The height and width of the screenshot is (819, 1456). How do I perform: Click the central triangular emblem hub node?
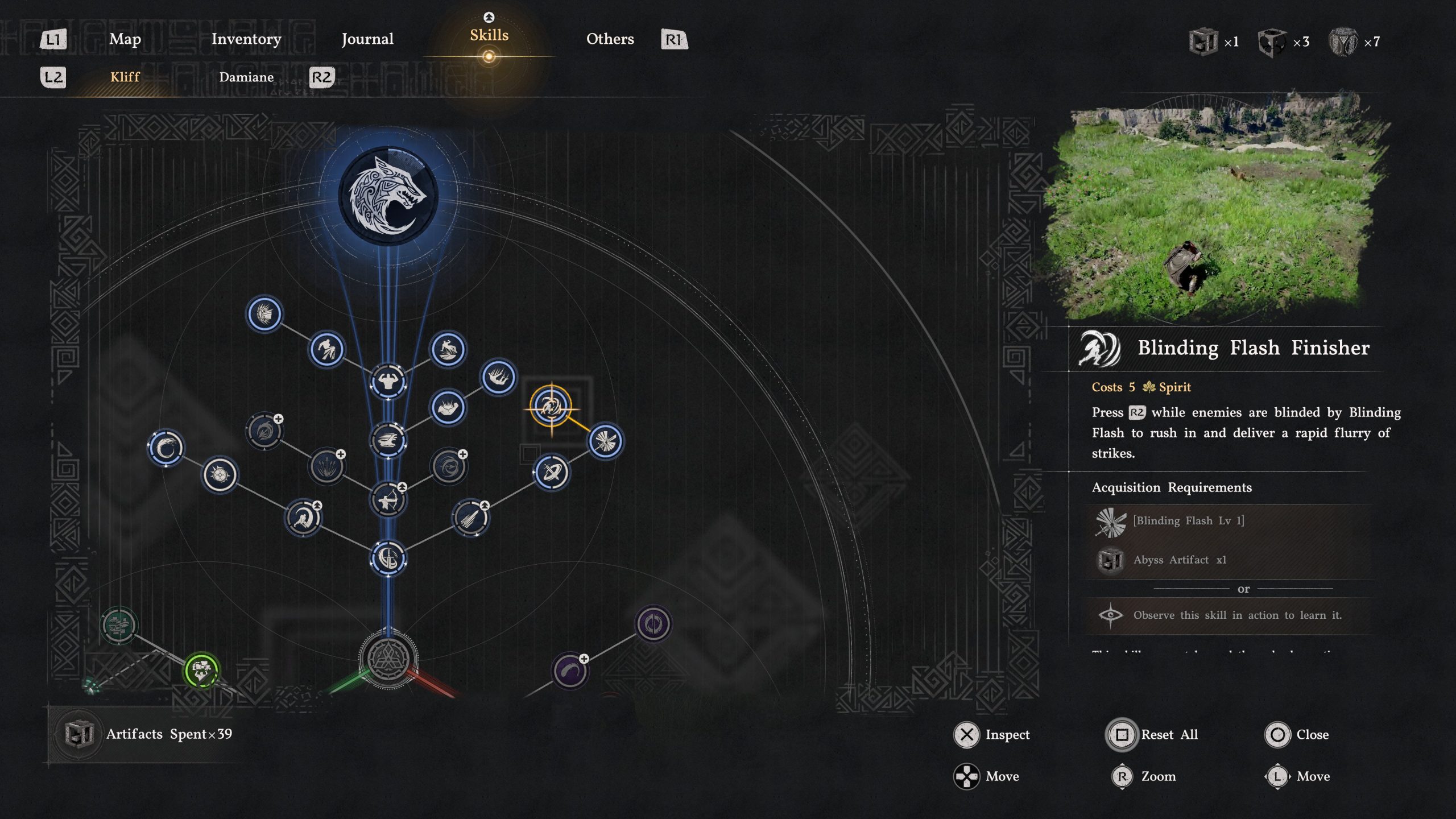click(388, 659)
